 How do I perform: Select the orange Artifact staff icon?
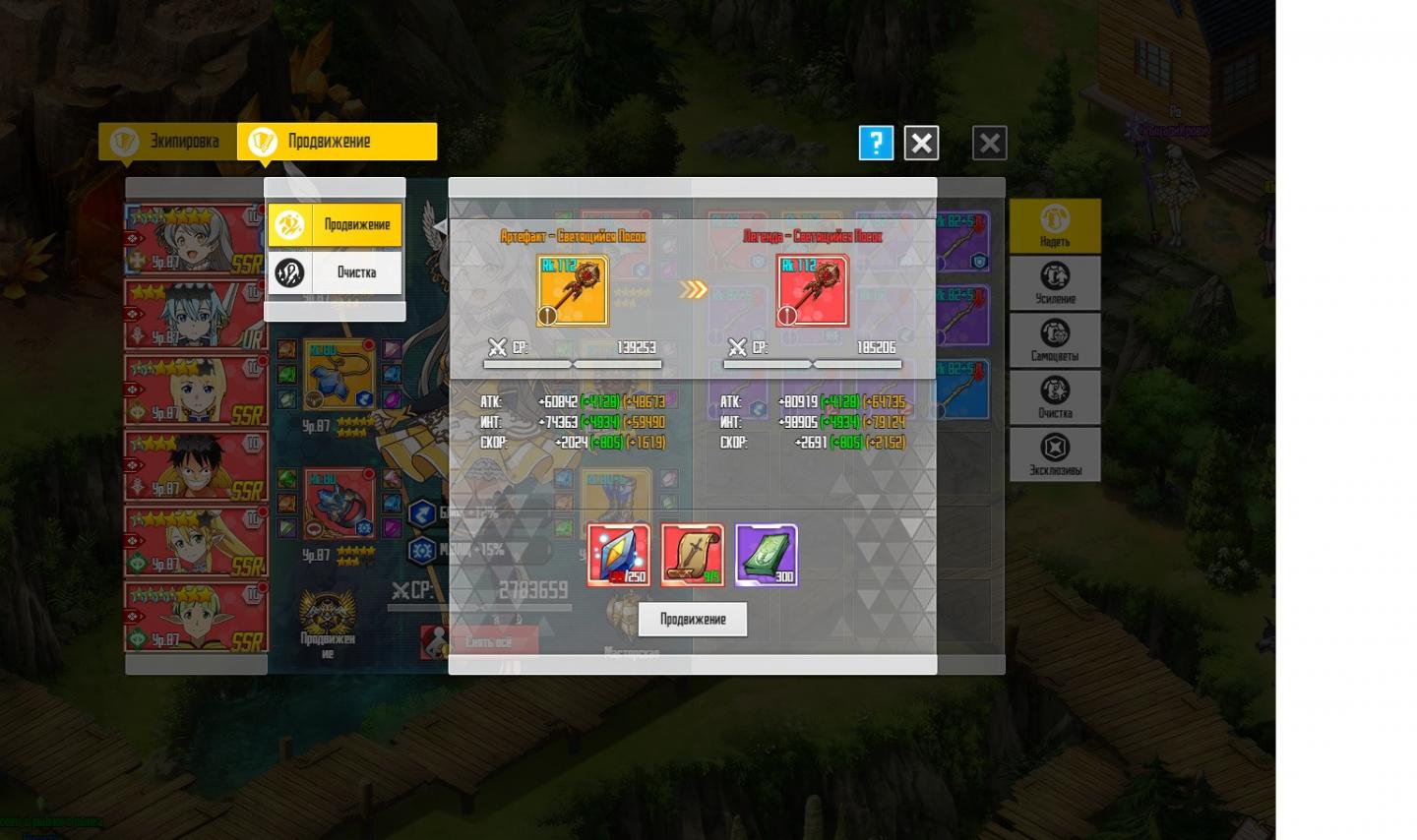click(574, 291)
